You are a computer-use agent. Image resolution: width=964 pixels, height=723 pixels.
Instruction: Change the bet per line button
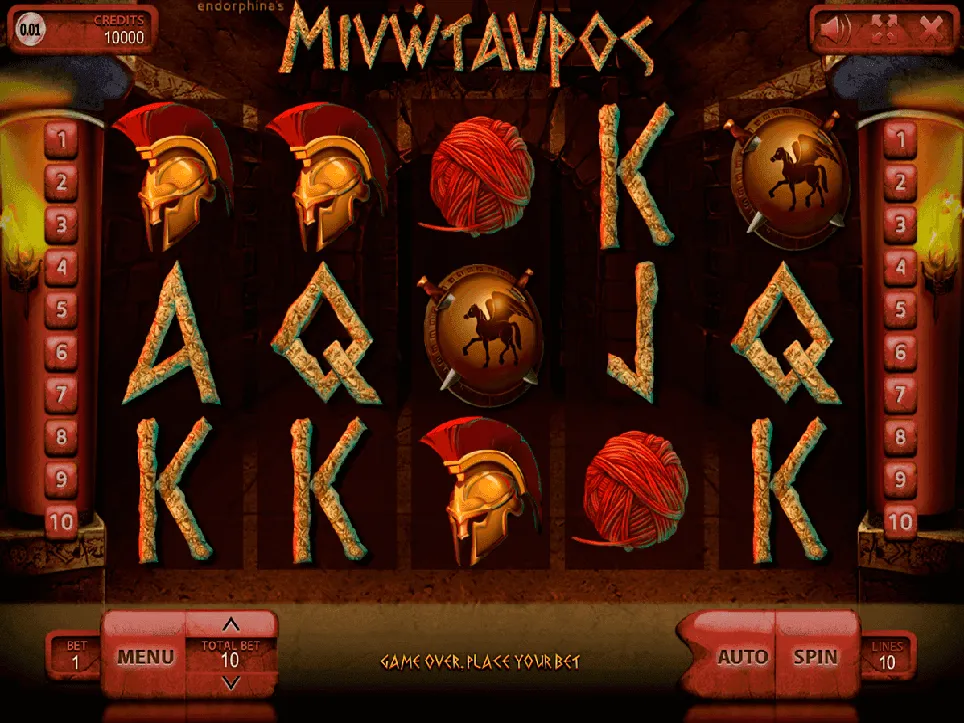[x=72, y=657]
